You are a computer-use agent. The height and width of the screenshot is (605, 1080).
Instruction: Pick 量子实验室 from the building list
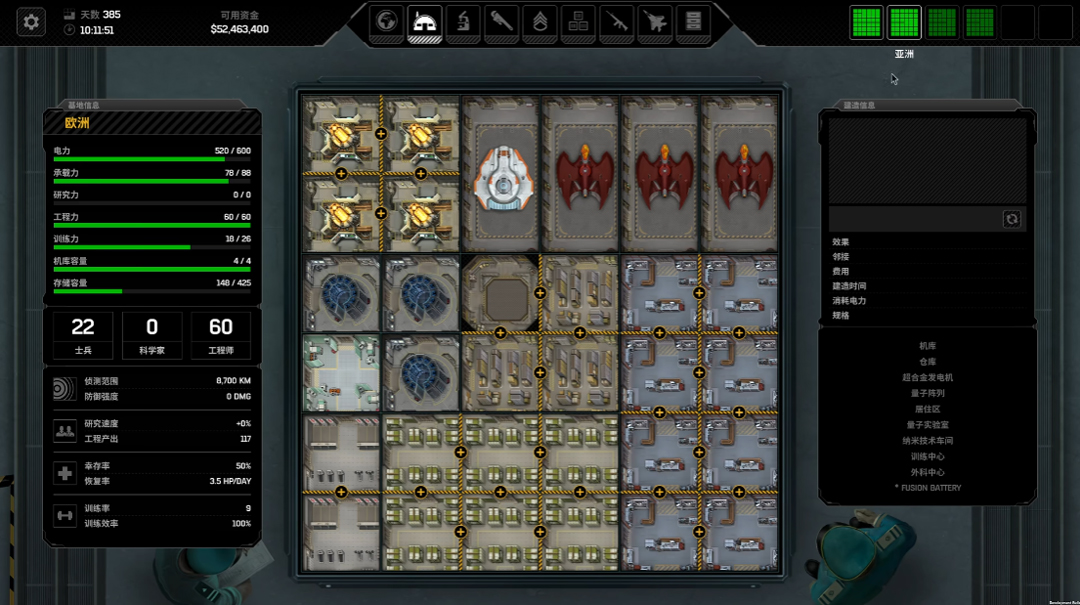pyautogui.click(x=927, y=425)
